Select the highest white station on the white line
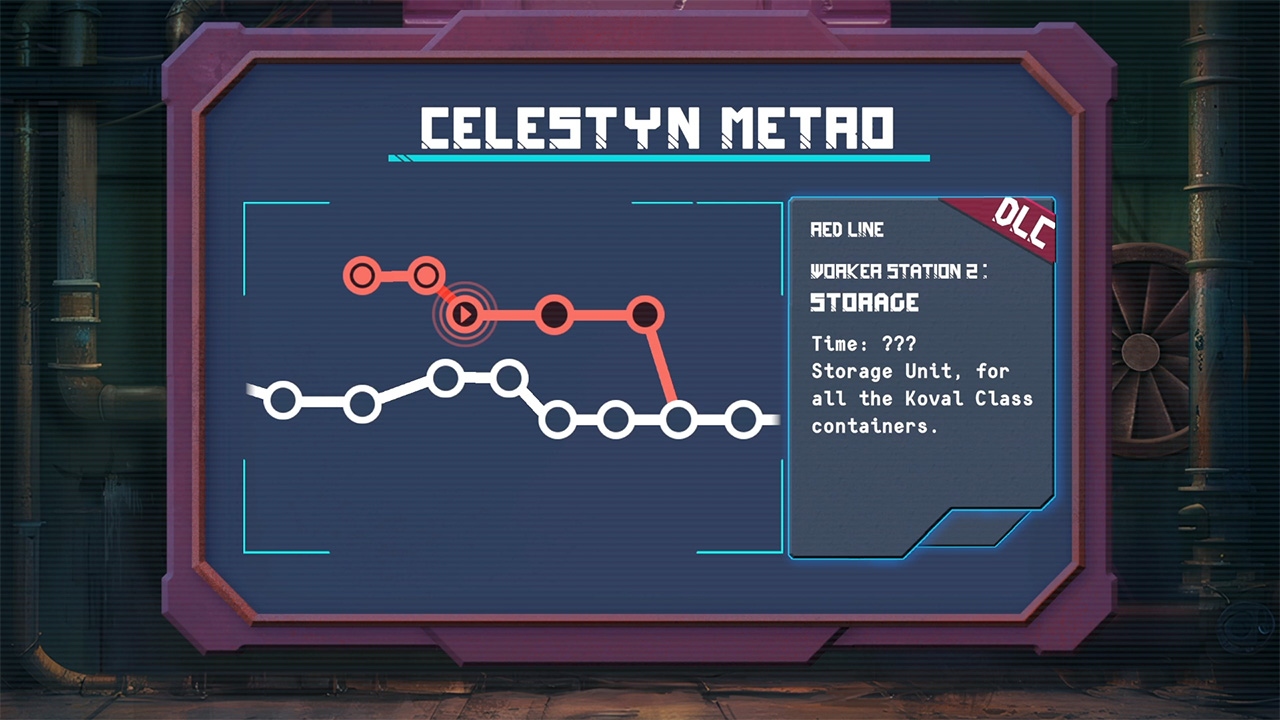Screen dimensions: 1280x720 [x=512, y=378]
